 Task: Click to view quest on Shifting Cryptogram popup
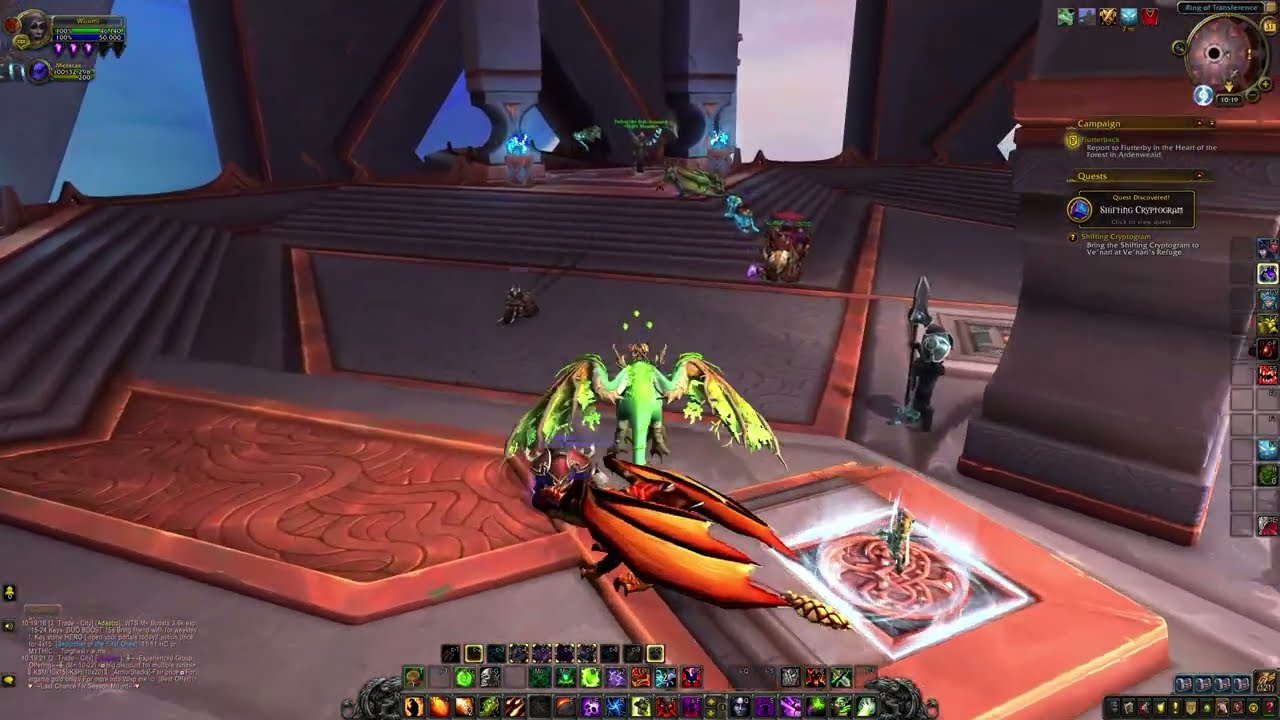point(1141,222)
